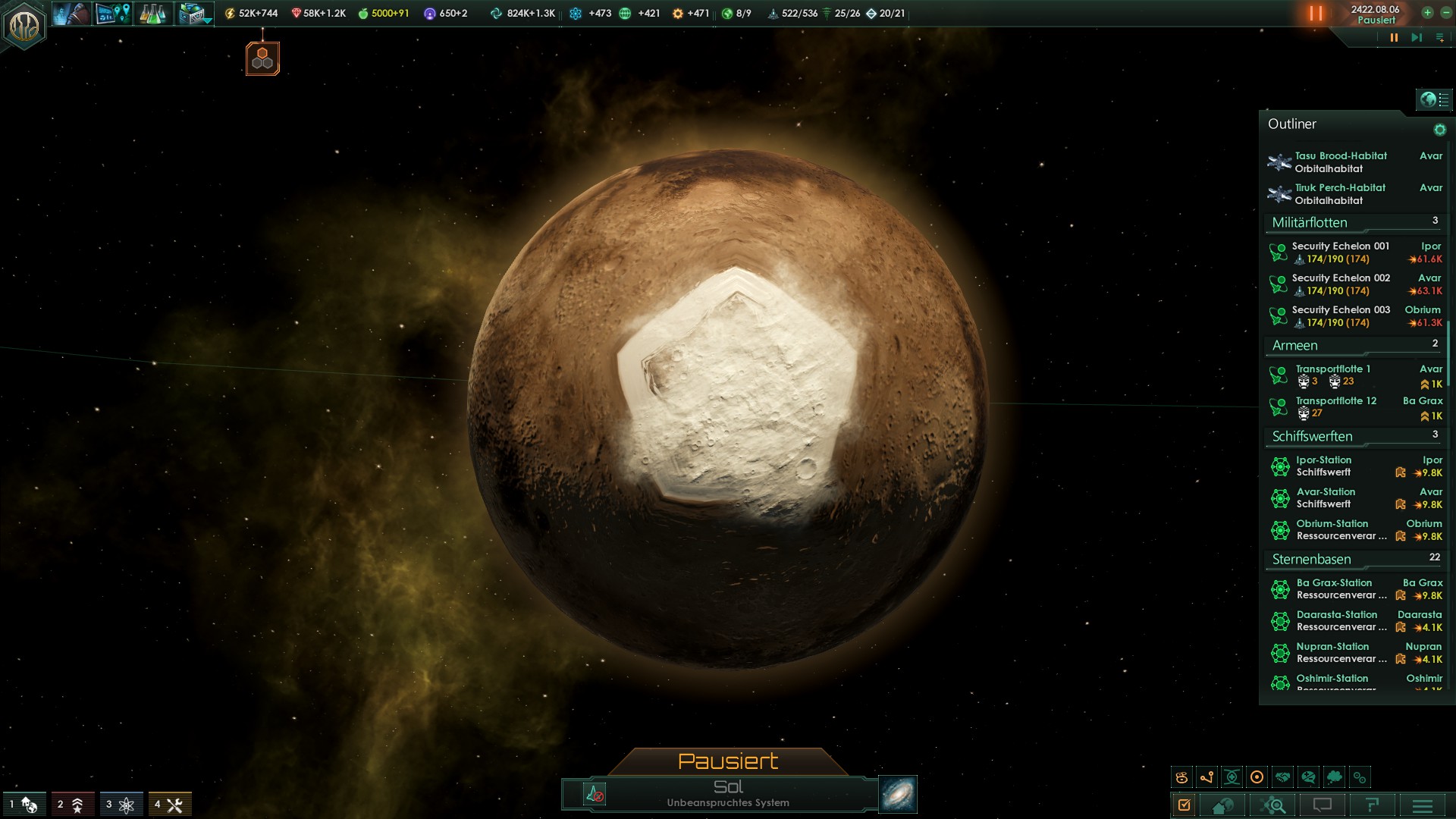Open the galaxy map view button
1456x819 pixels.
click(x=898, y=794)
